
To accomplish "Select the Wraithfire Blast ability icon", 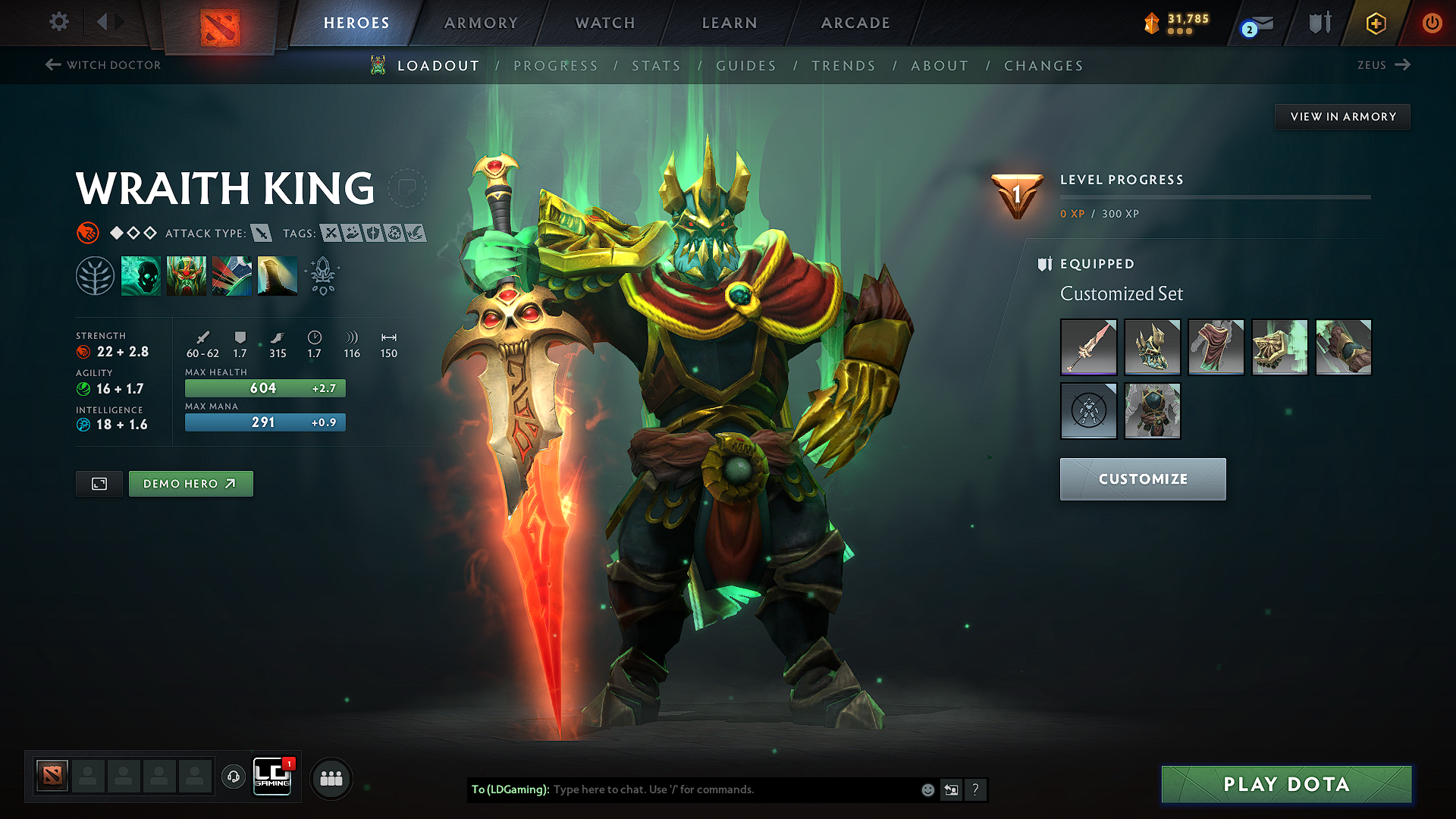I will (140, 275).
